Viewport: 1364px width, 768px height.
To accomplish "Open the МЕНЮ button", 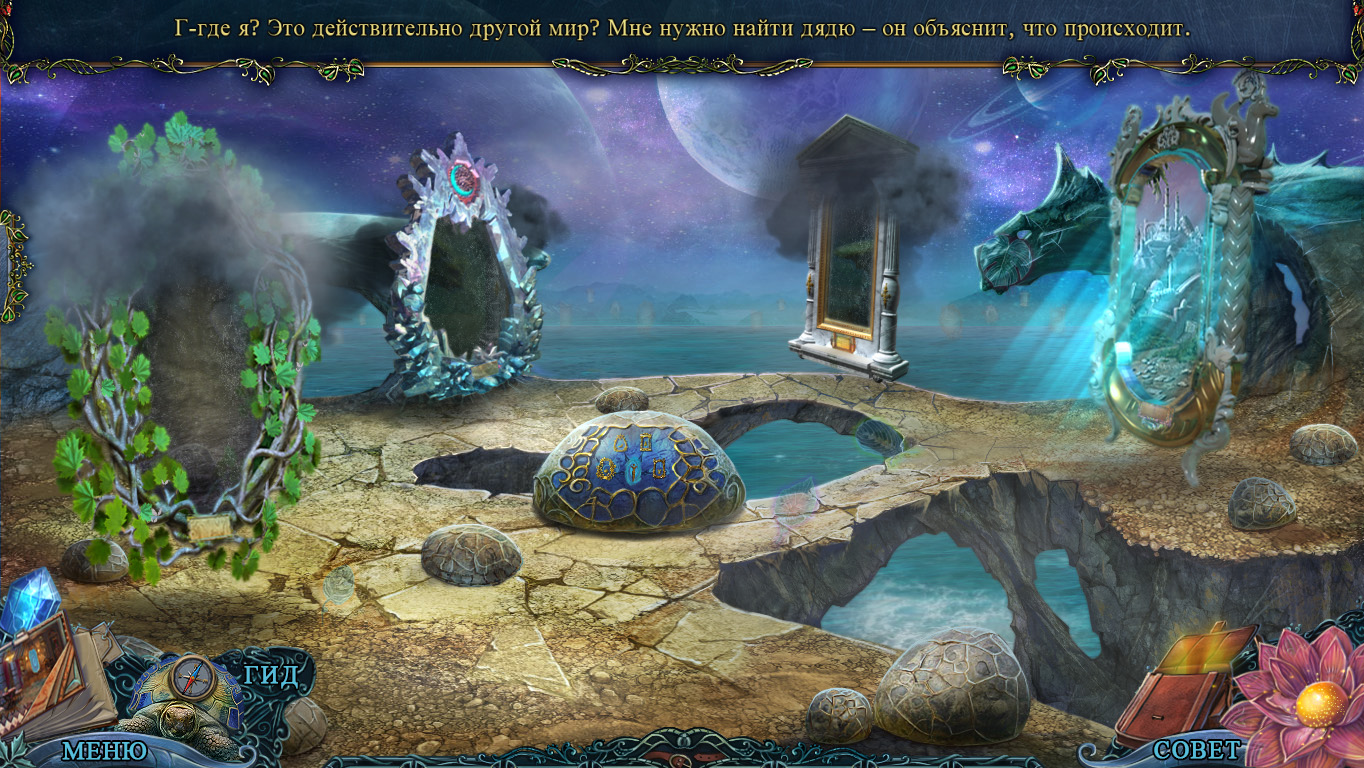I will point(104,749).
